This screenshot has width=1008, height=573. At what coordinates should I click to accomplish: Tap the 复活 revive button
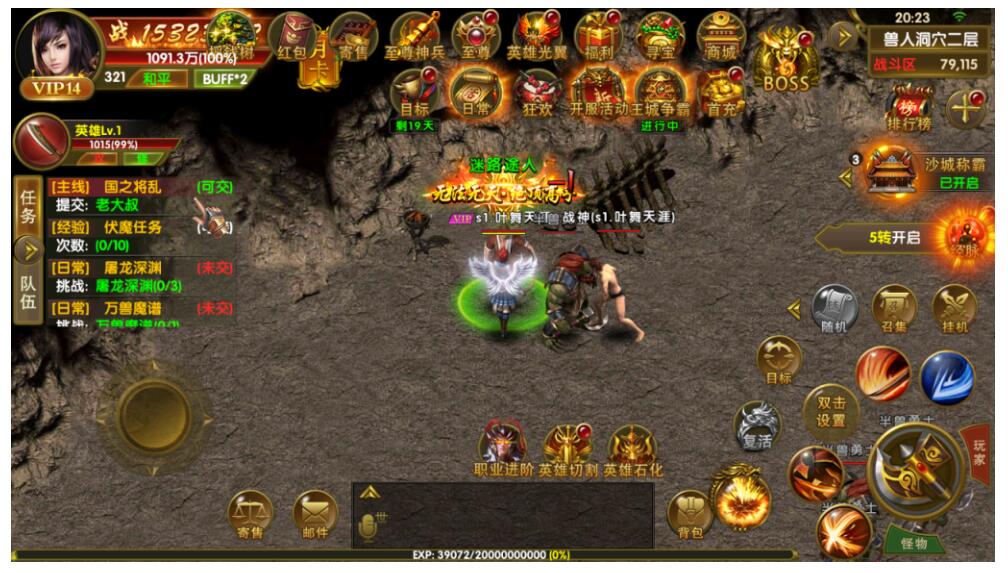(758, 426)
